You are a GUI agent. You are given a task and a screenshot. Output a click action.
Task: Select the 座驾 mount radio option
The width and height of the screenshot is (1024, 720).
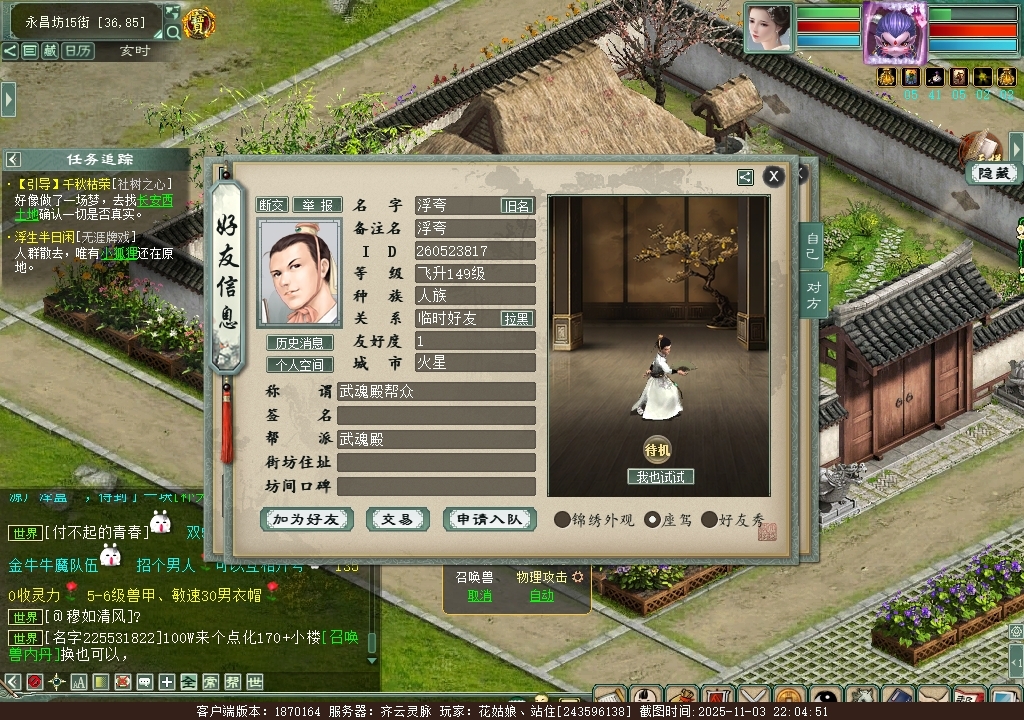click(653, 520)
